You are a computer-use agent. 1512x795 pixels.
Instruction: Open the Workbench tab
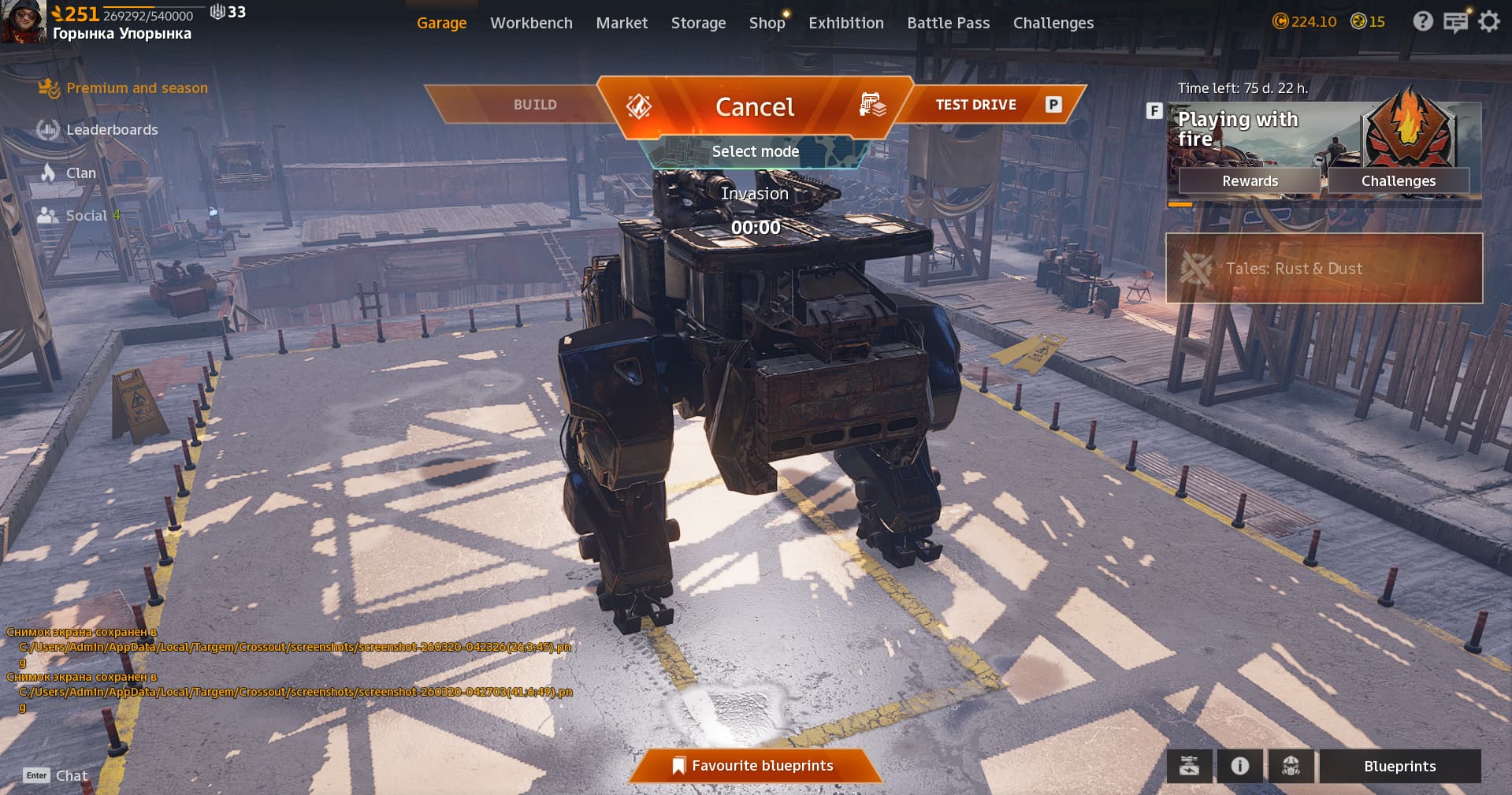tap(531, 23)
